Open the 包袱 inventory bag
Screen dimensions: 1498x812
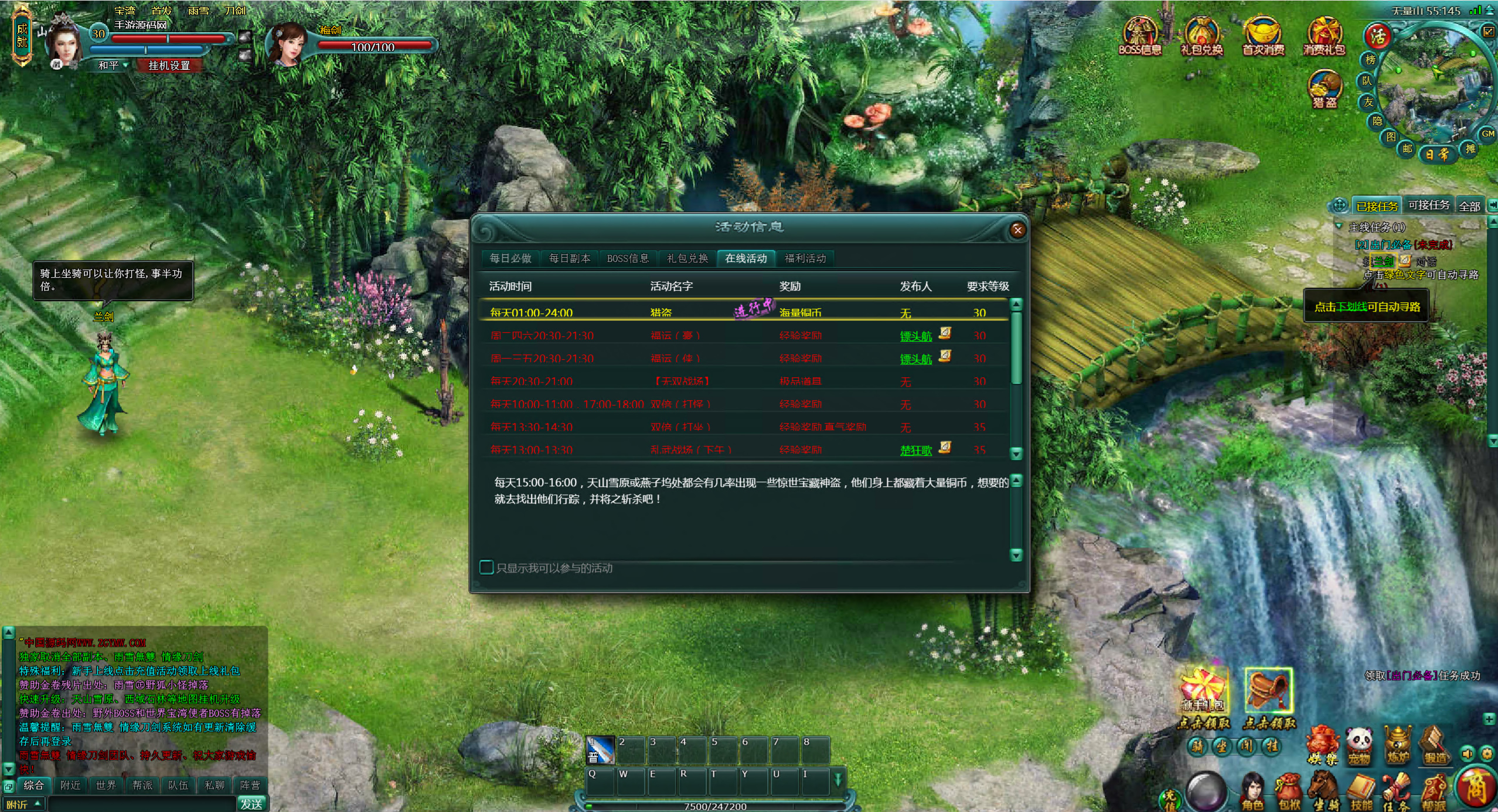[1289, 791]
